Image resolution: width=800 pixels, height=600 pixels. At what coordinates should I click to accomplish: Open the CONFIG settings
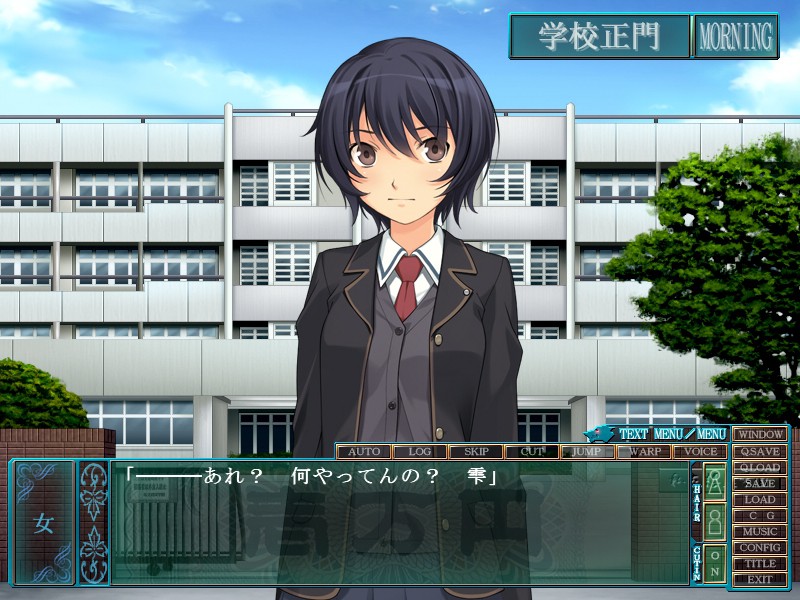coord(760,547)
